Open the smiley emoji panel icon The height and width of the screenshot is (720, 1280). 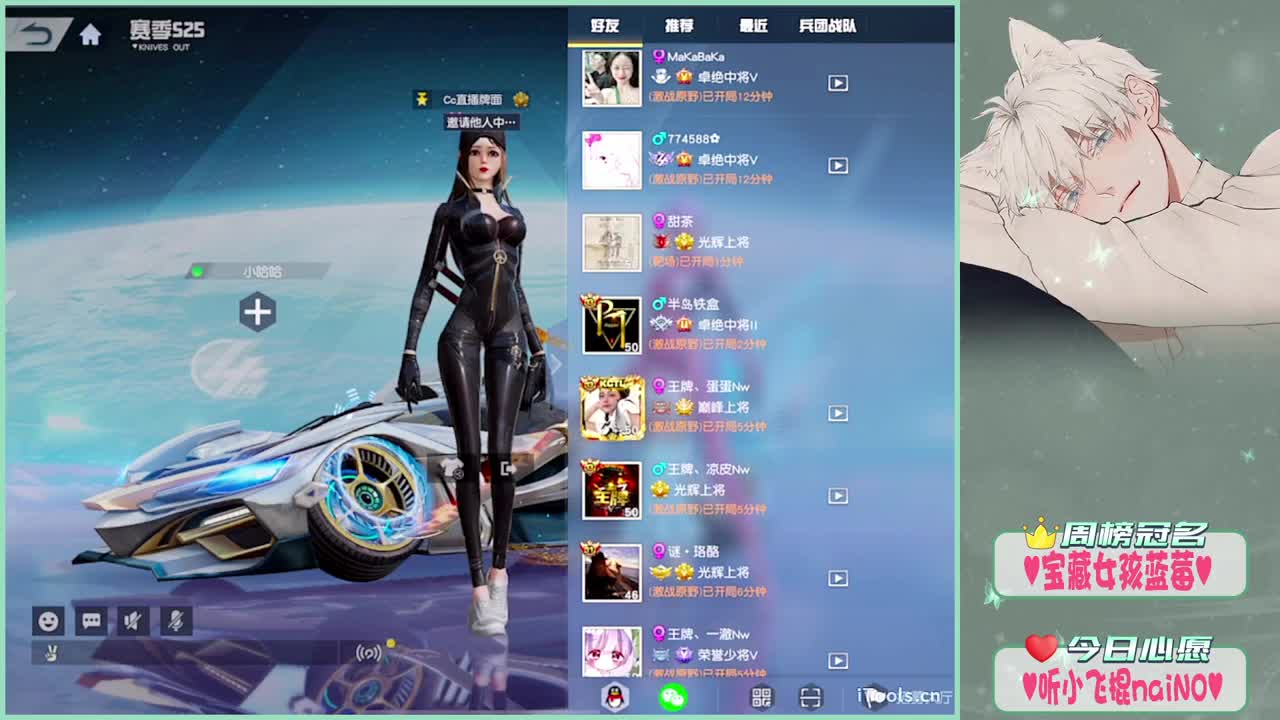click(47, 622)
